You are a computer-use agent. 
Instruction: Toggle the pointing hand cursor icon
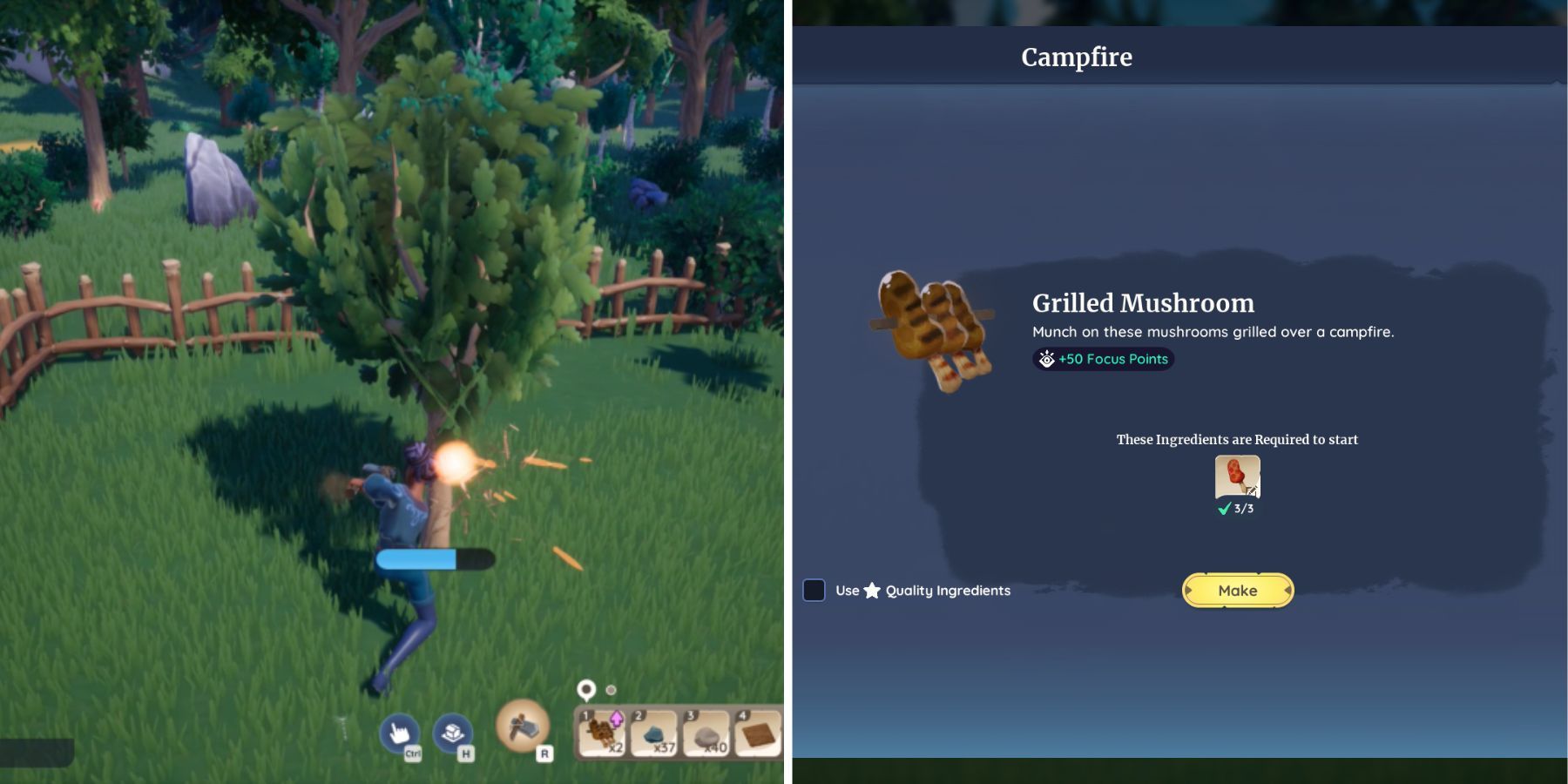400,733
